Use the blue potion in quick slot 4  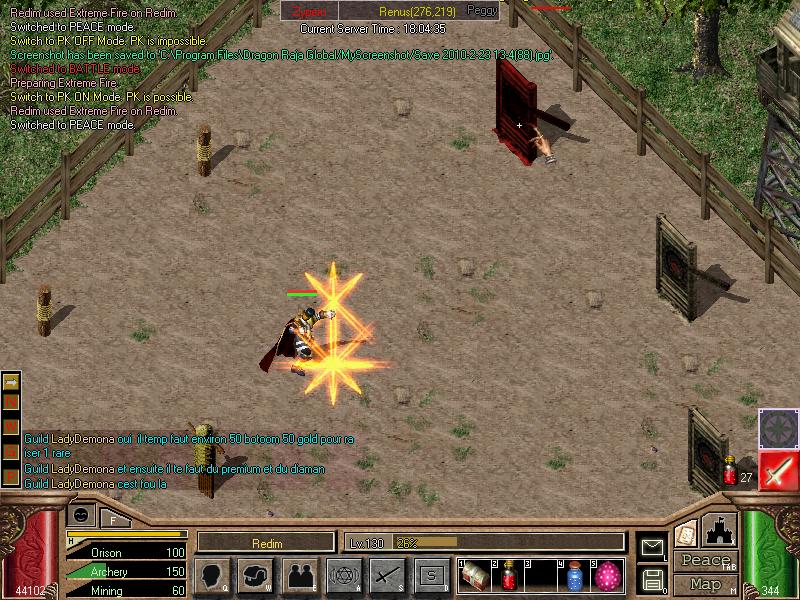[574, 576]
